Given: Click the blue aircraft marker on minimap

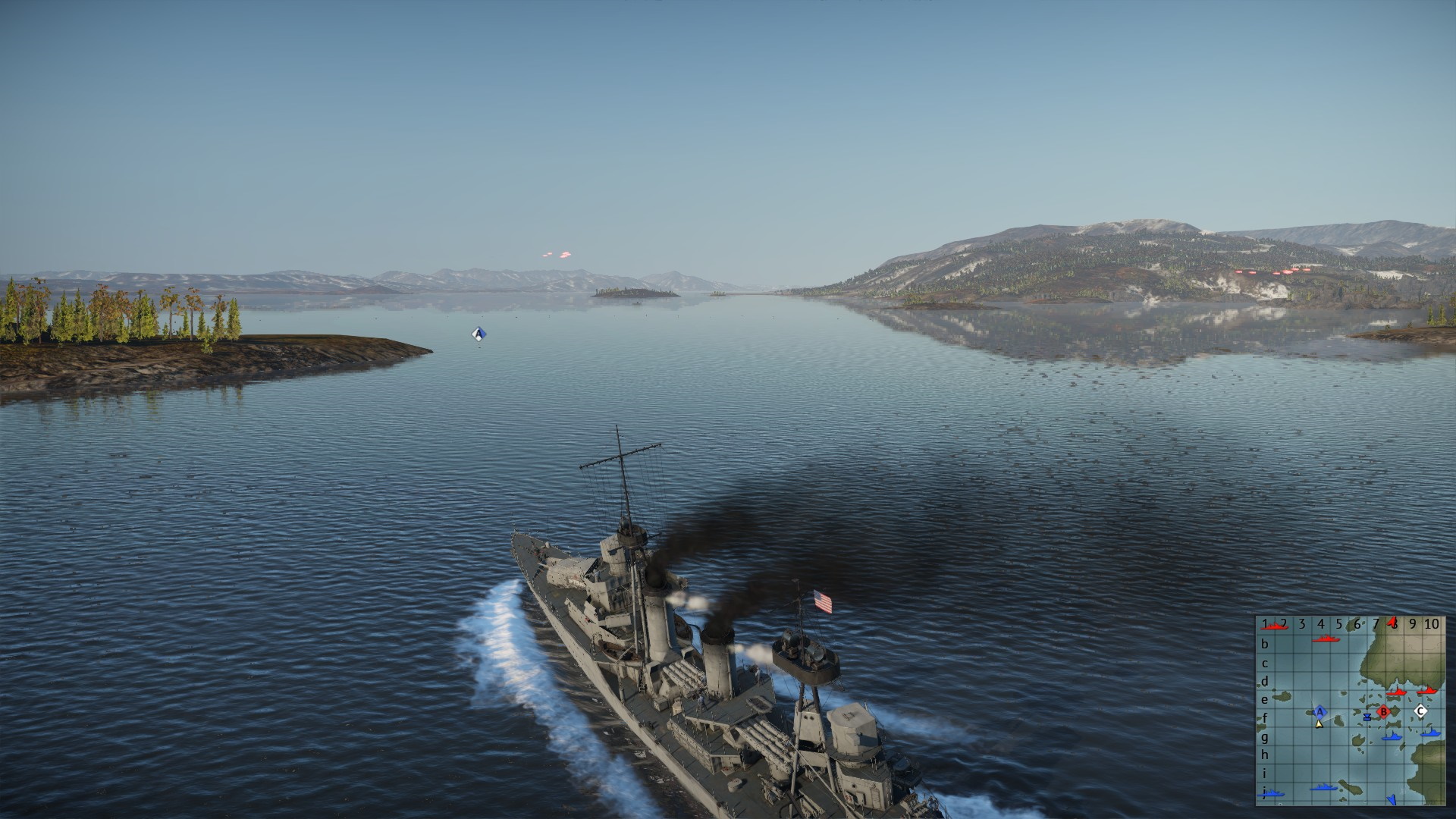Looking at the screenshot, I should tap(1392, 800).
